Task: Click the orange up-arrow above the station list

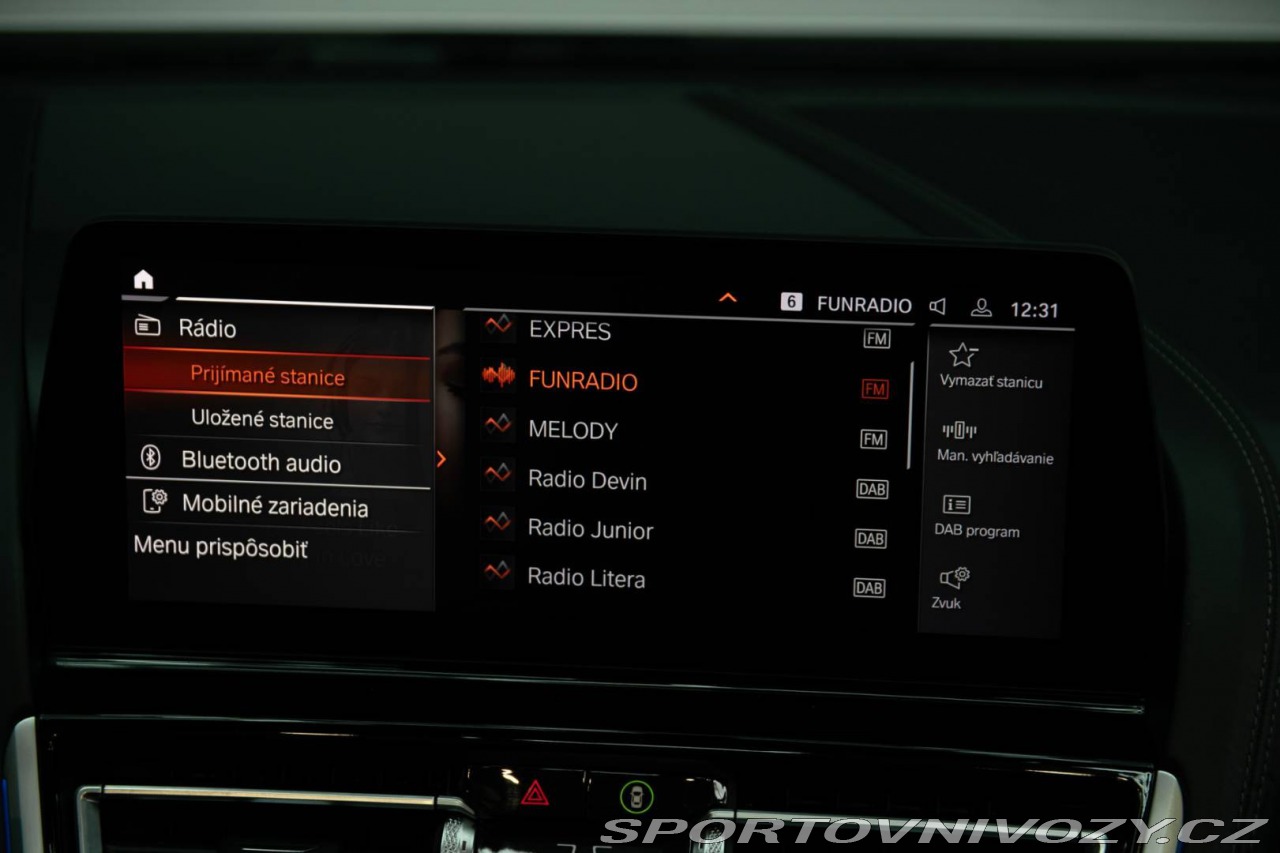Action: click(728, 298)
